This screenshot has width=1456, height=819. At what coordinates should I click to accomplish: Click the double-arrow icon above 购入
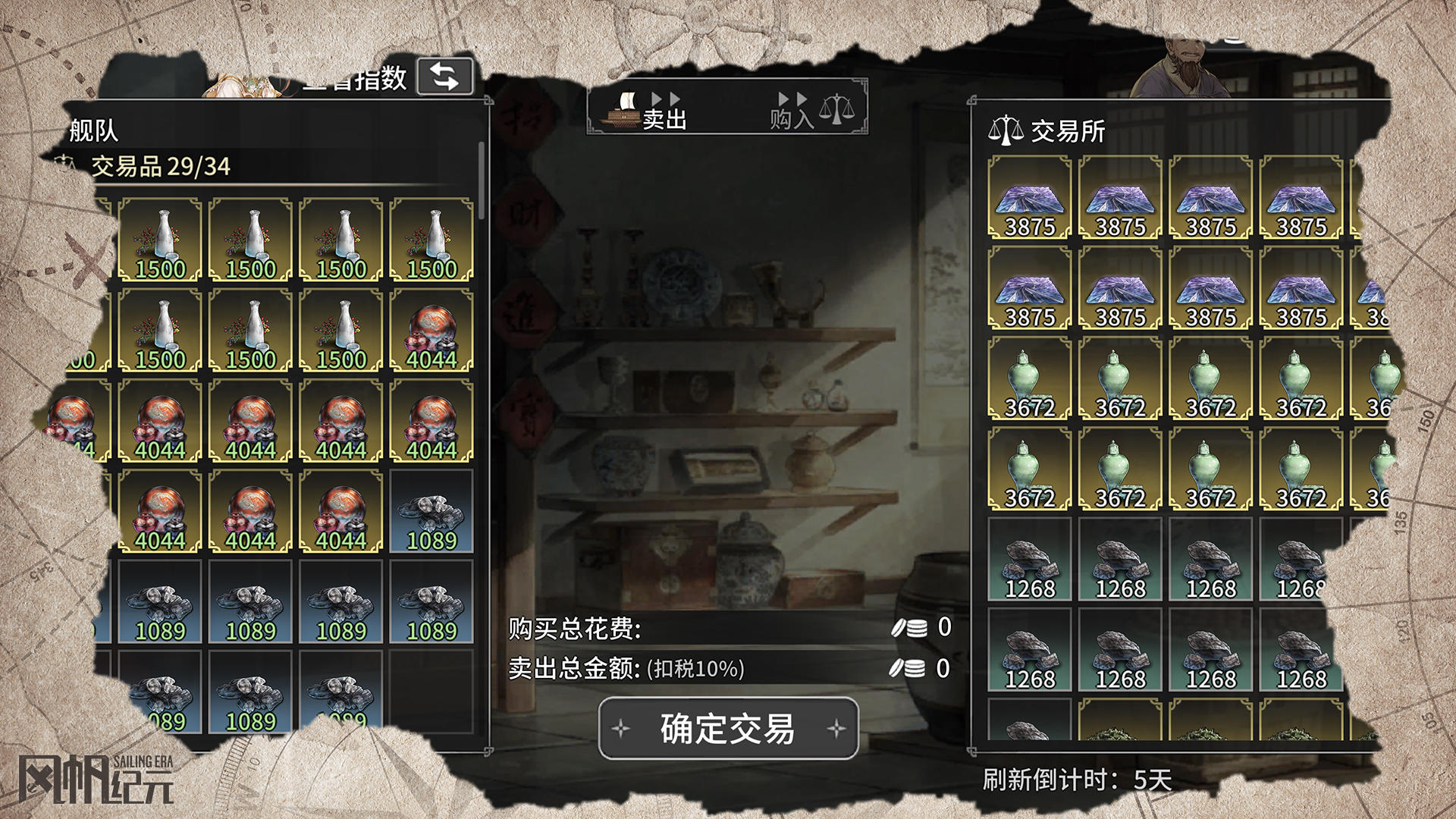pos(791,97)
